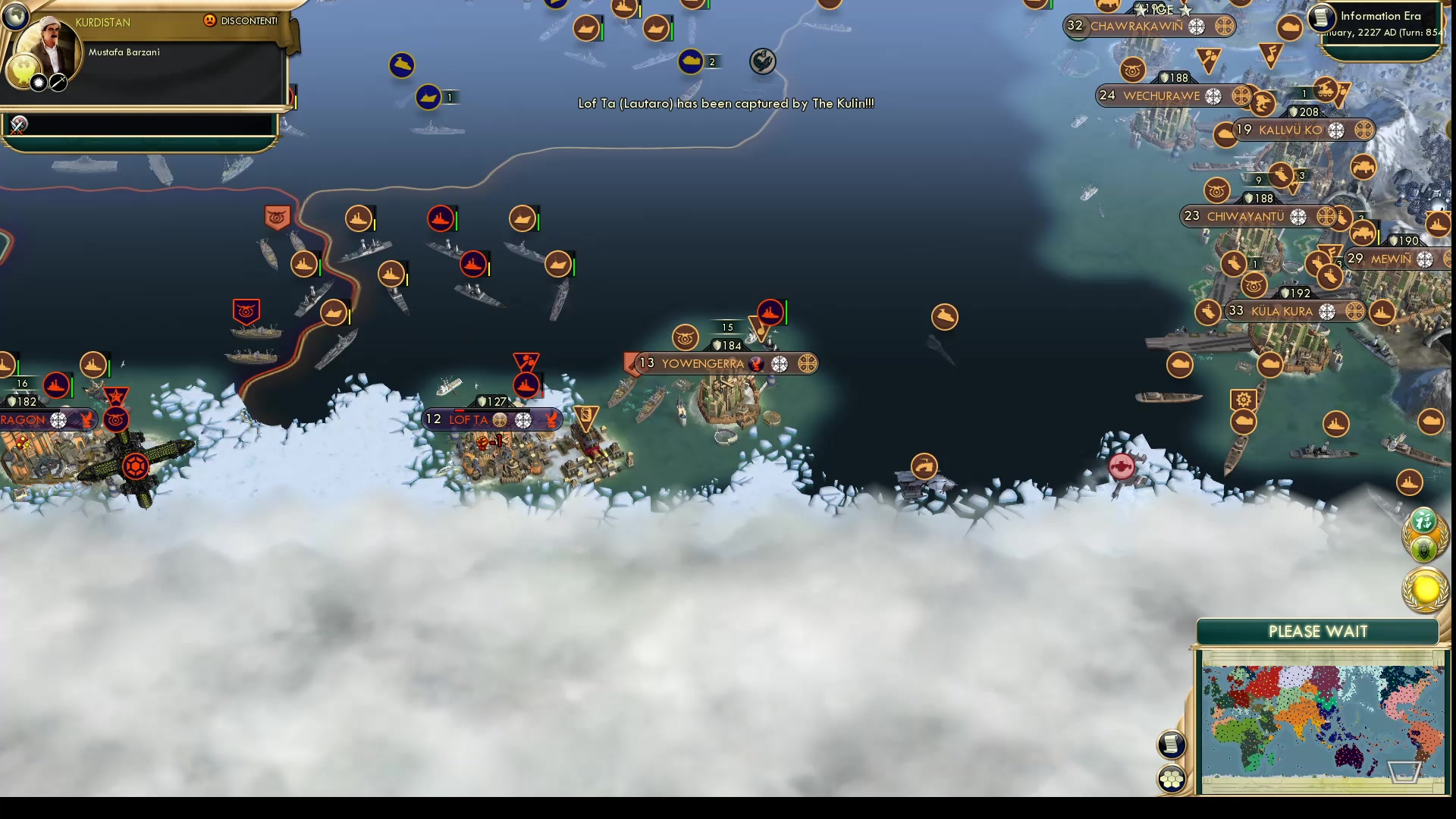Select the battleship unit notification icon
The height and width of the screenshot is (819, 1456).
pyautogui.click(x=1409, y=482)
